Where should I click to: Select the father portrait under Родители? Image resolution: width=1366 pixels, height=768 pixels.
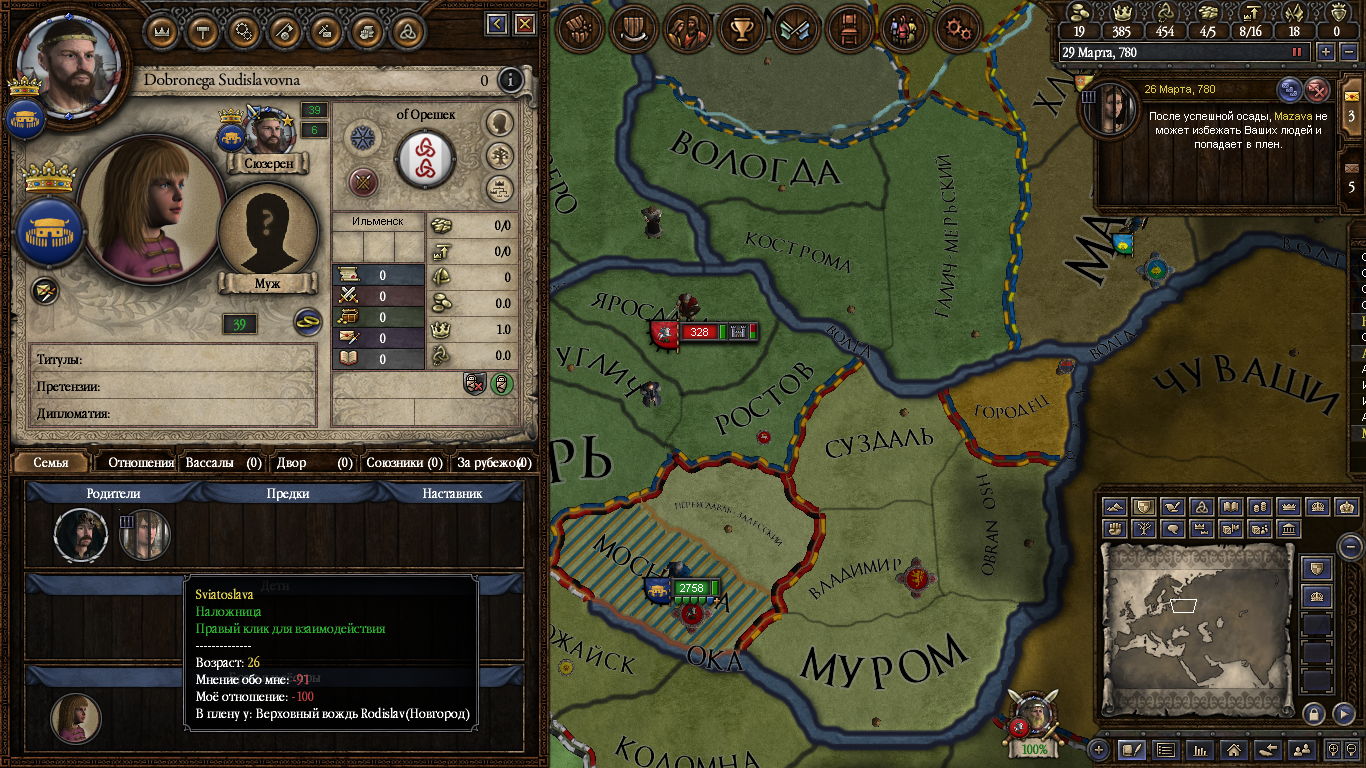pos(80,533)
